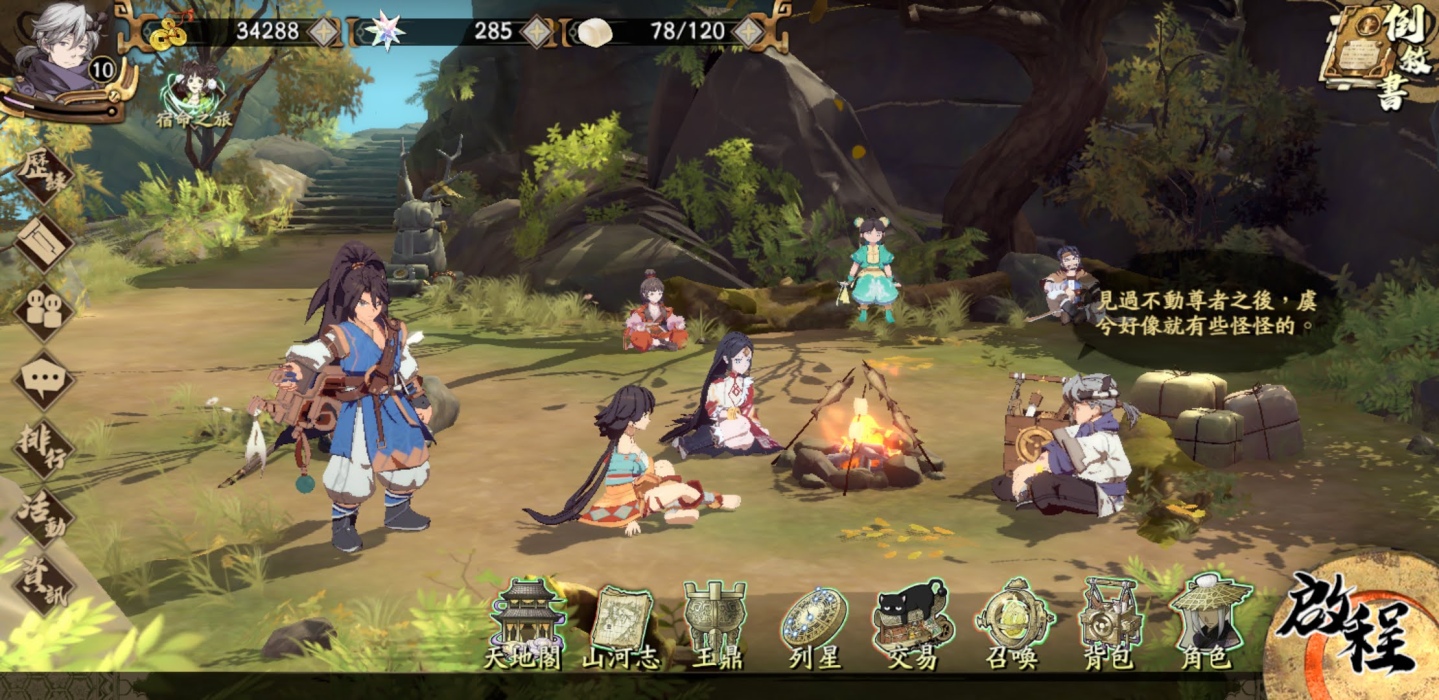
Task: Open the scroll icon side menu
Action: (44, 243)
